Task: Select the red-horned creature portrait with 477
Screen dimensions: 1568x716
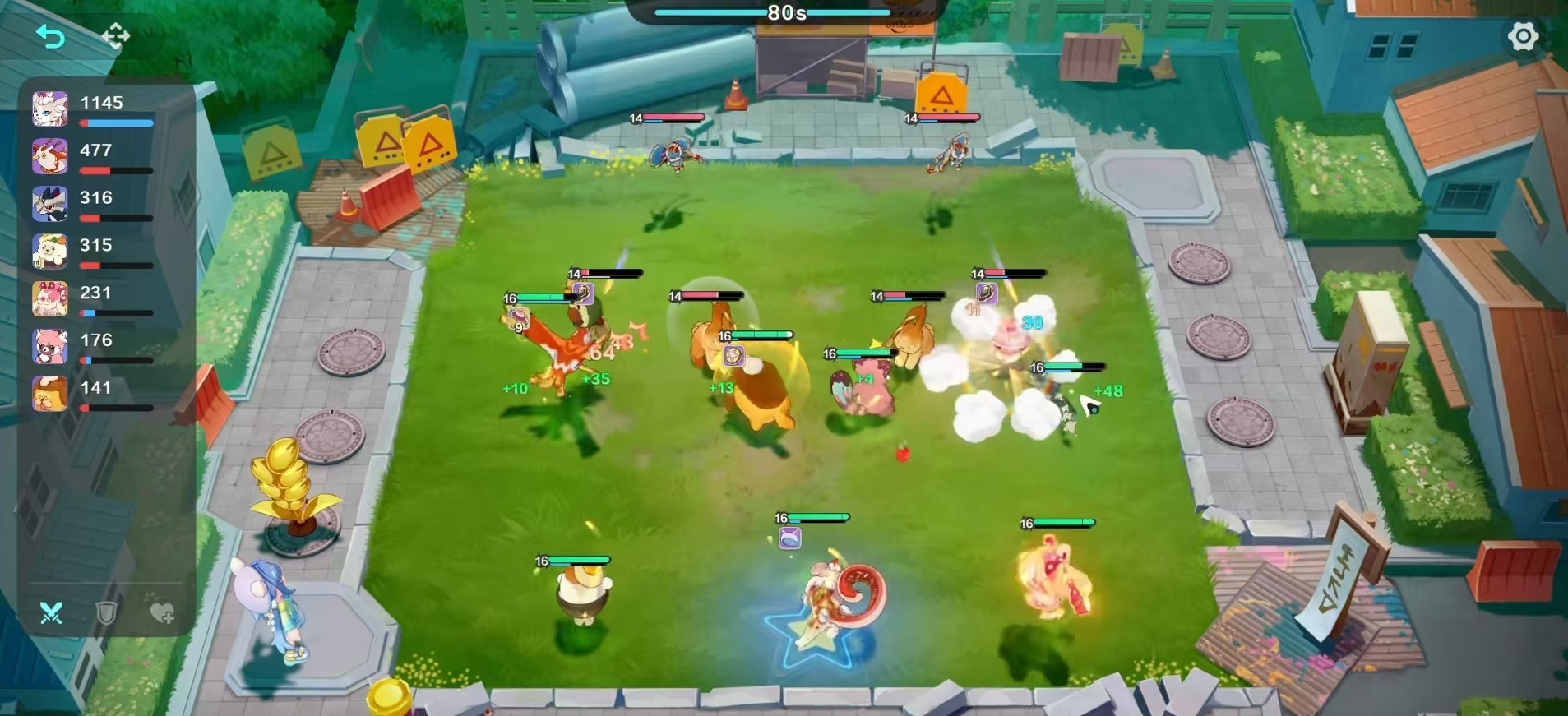Action: (x=50, y=156)
